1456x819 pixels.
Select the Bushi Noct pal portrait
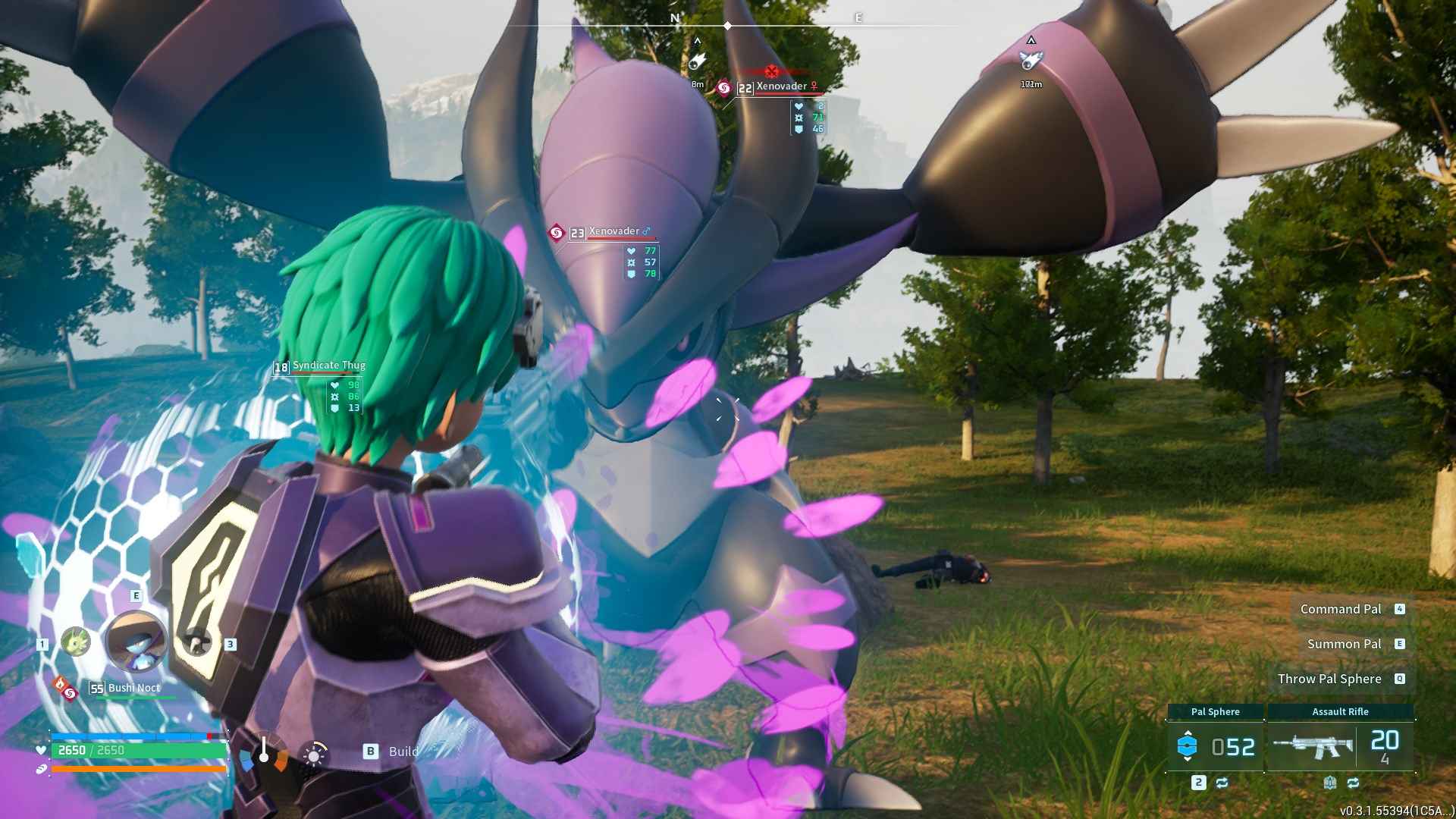(x=136, y=642)
